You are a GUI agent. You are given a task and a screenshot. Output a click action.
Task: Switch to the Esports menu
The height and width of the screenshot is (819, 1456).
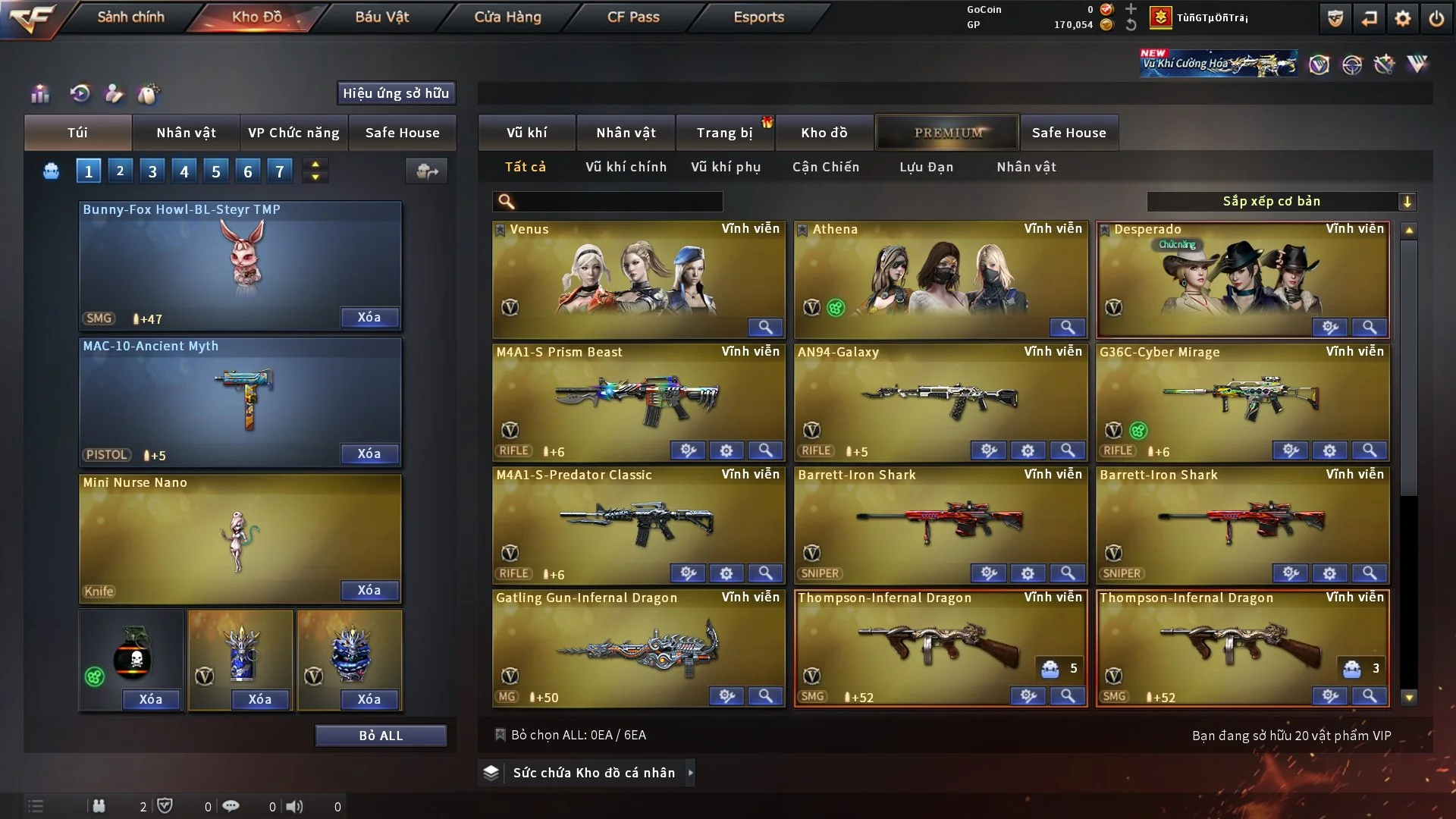758,17
